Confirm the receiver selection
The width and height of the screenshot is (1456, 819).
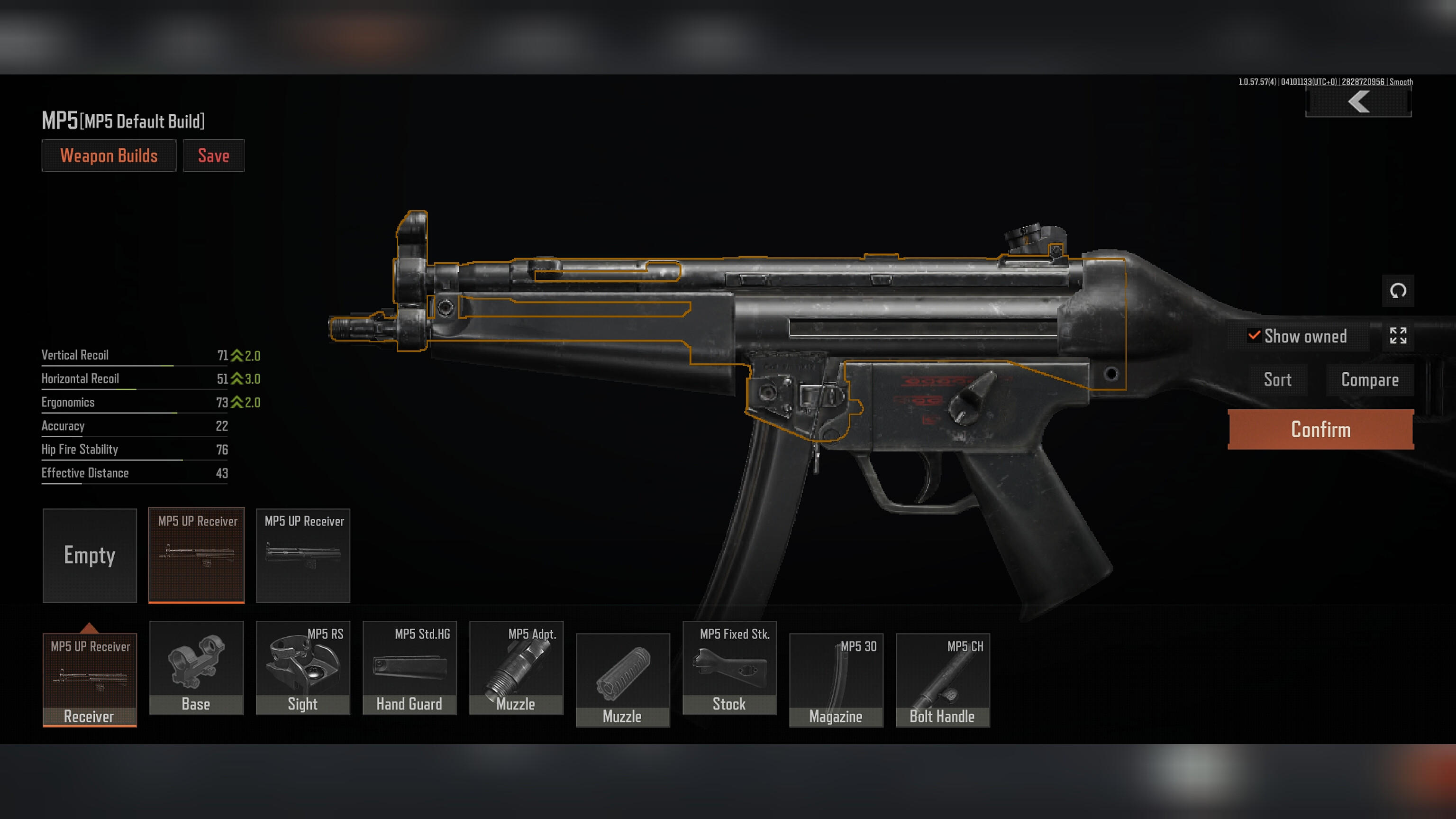pos(1320,429)
